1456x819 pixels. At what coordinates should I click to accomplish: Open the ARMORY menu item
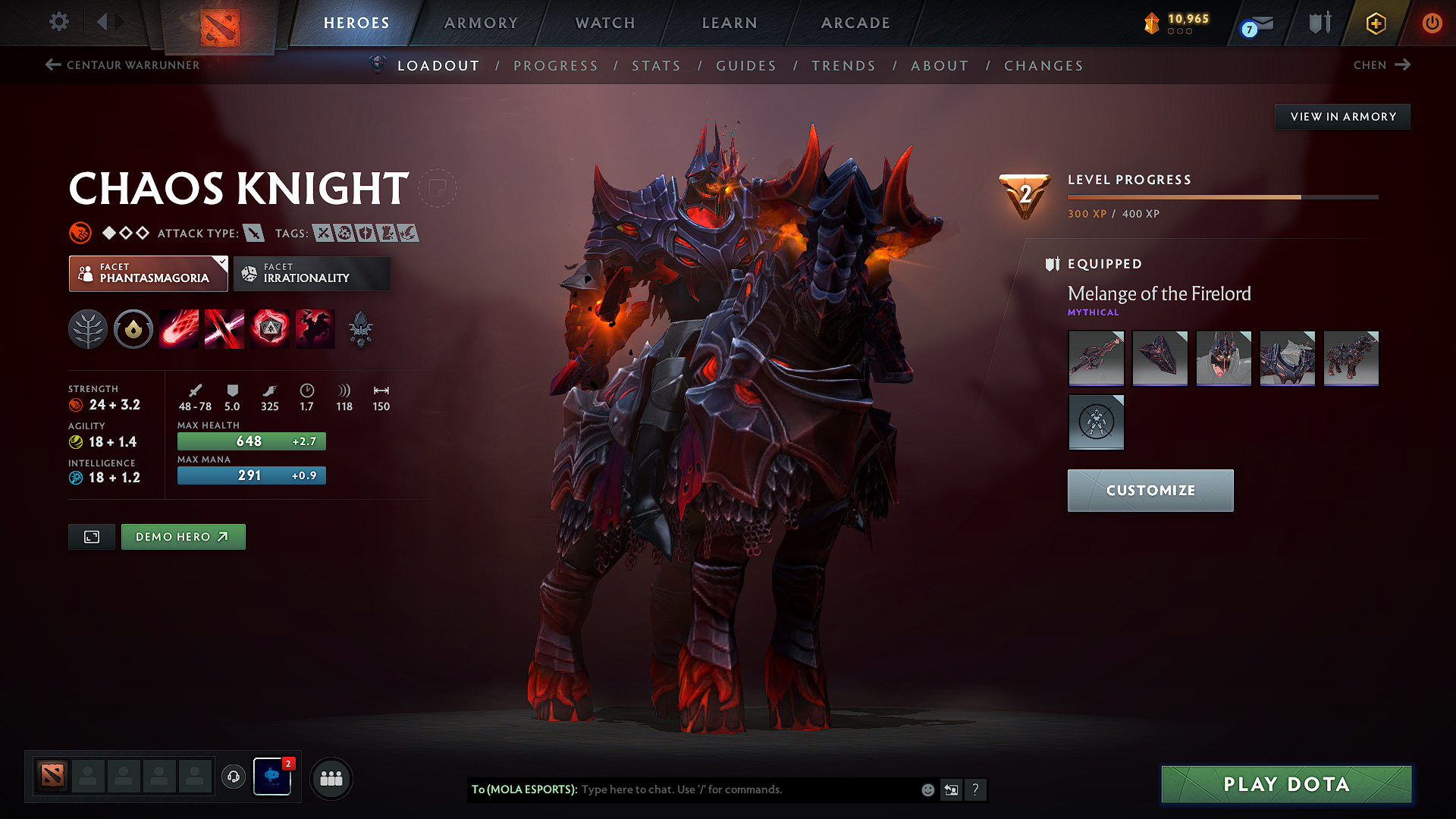point(480,23)
